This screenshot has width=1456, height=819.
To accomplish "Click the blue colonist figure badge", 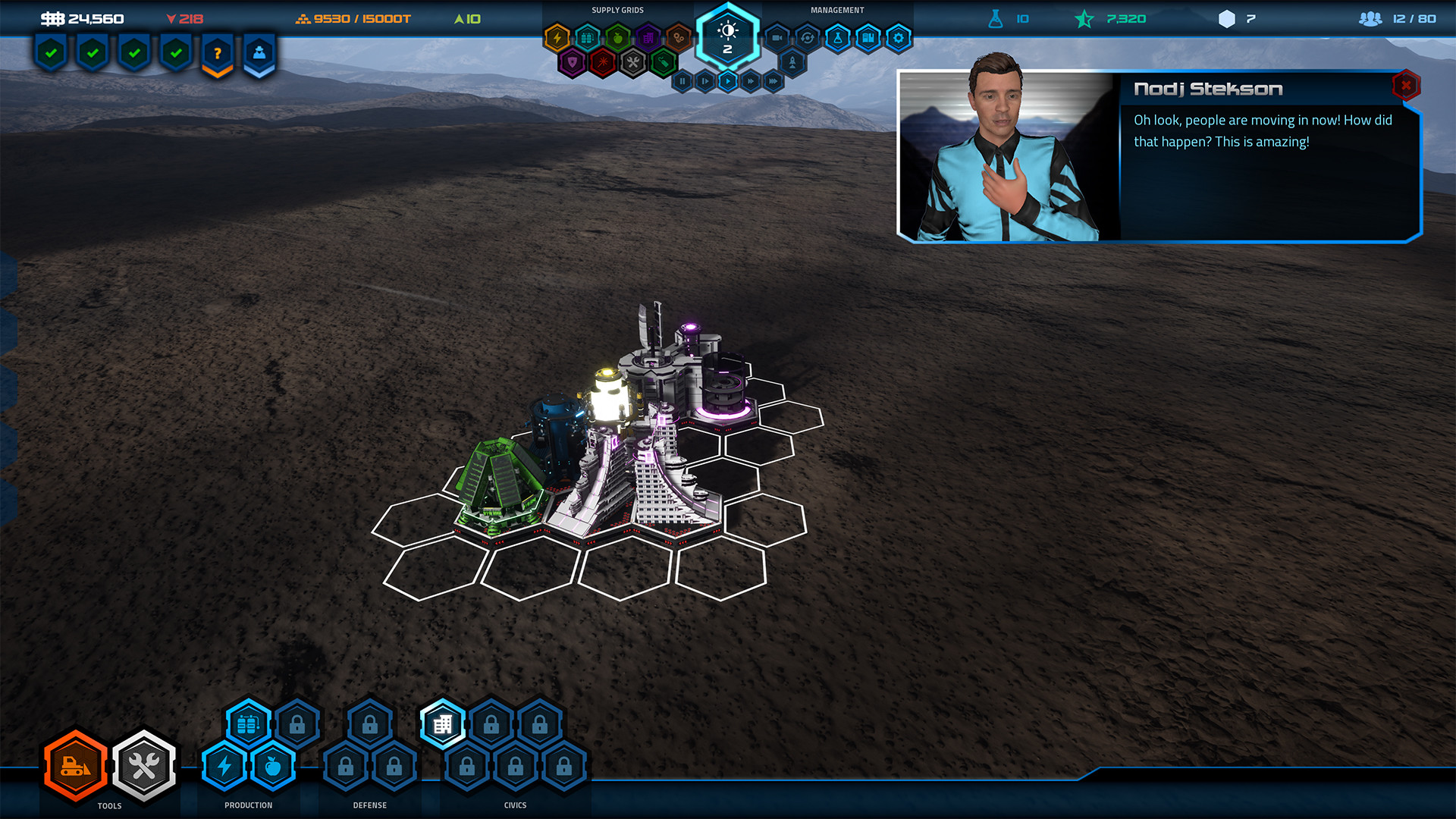I will point(259,52).
